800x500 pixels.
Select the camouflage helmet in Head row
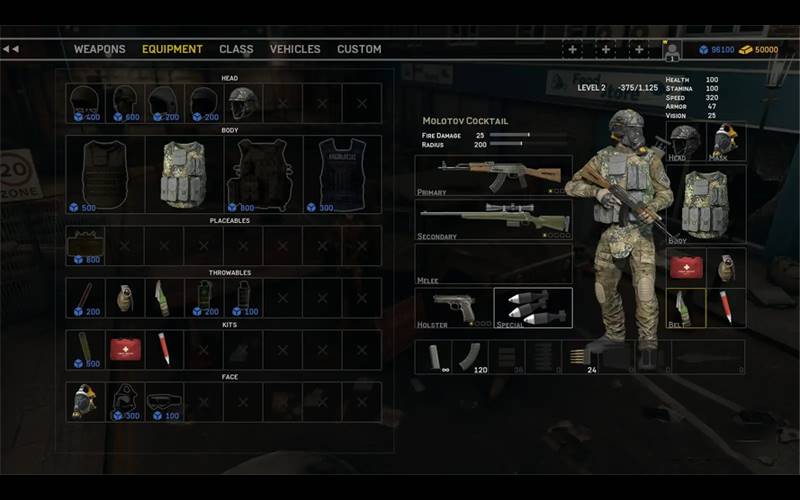tap(243, 103)
